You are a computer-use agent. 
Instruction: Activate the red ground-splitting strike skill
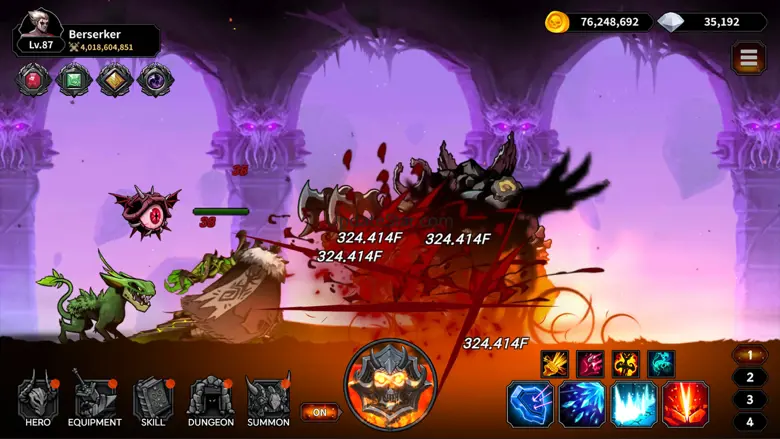[x=686, y=405]
